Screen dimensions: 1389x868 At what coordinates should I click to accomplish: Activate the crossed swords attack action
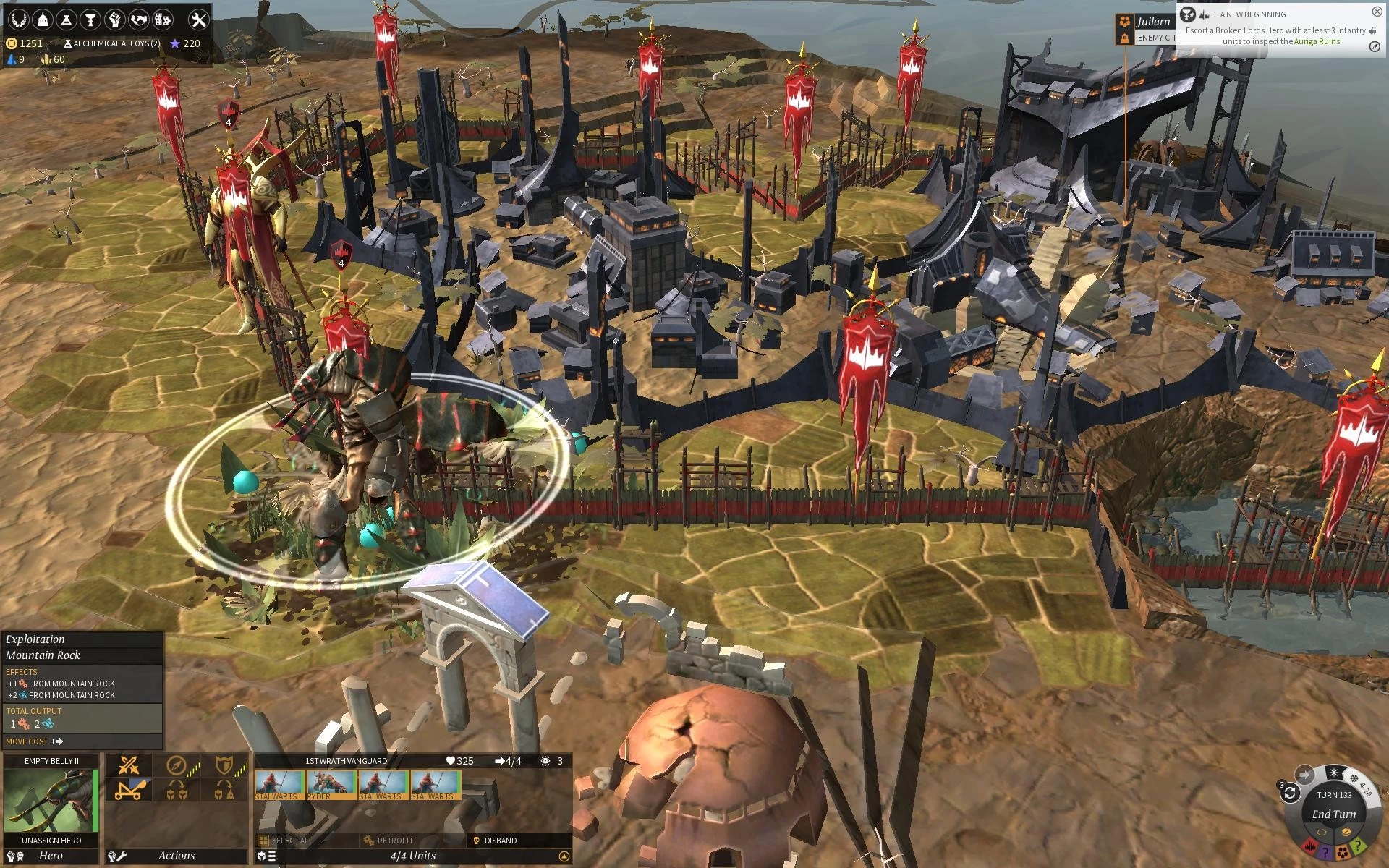[129, 765]
